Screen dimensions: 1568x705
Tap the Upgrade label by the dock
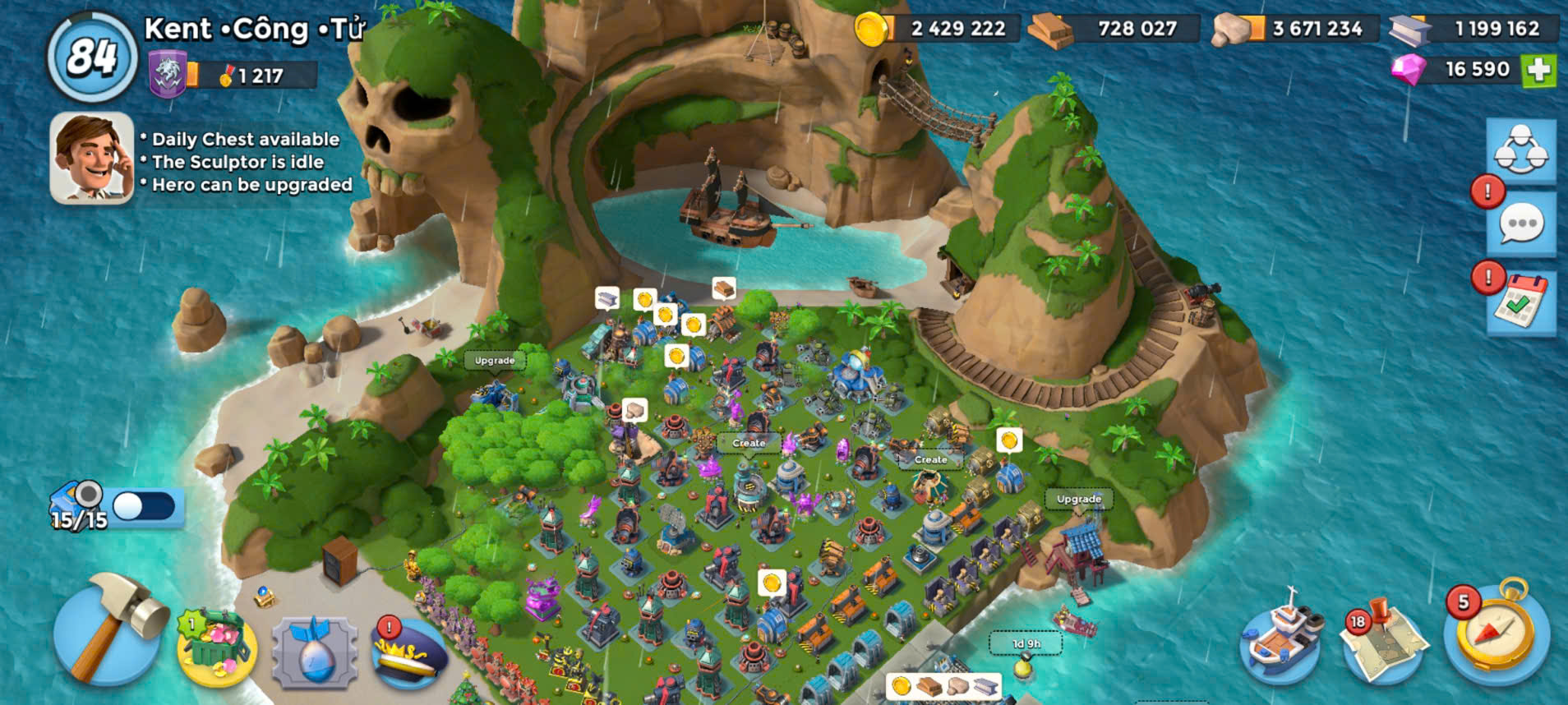click(1078, 499)
